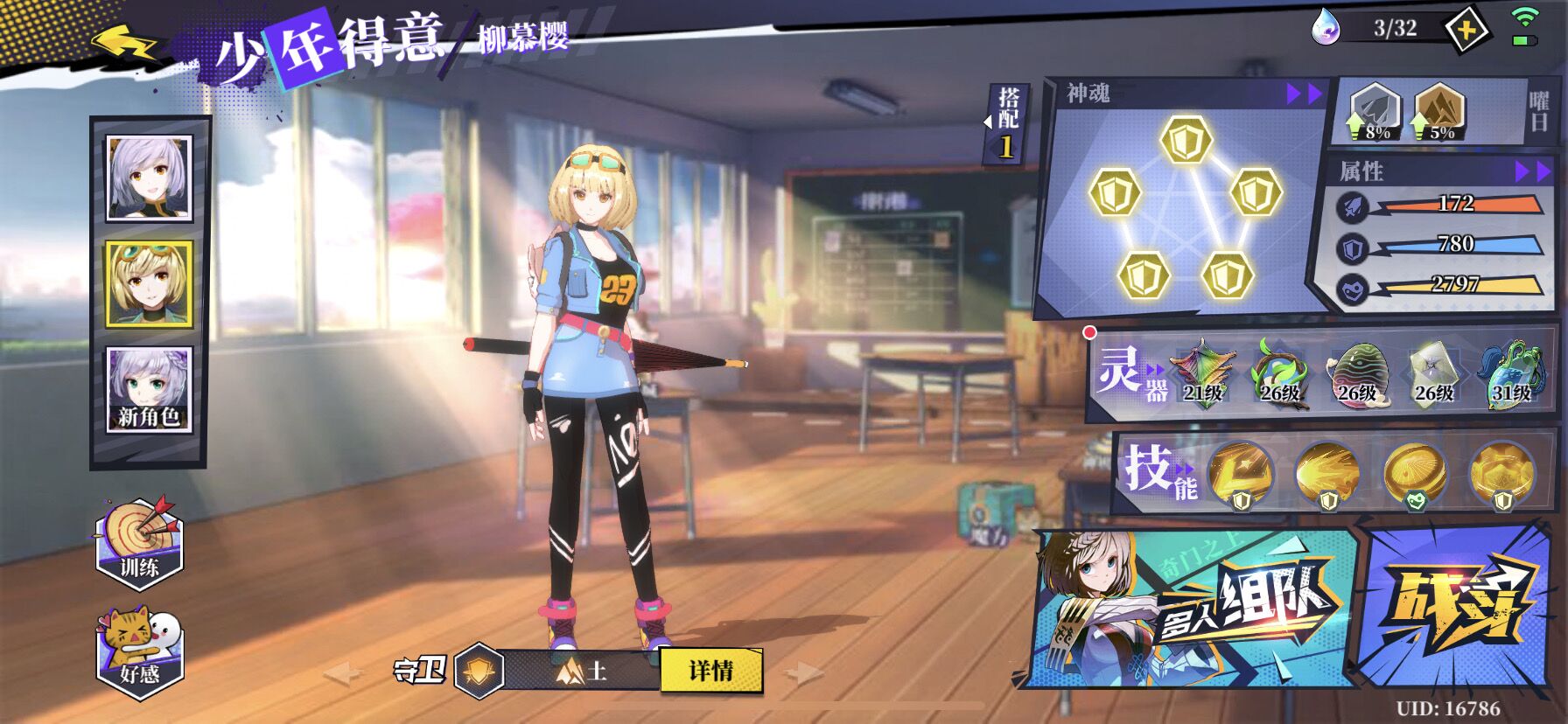Select the blonde goggles character portrait

(148, 283)
